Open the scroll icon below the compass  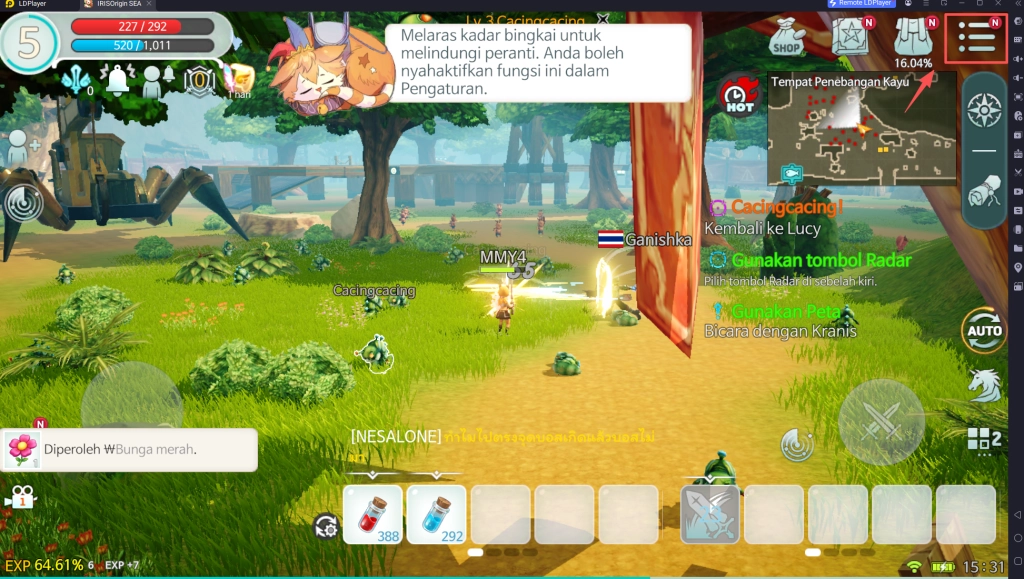(x=984, y=192)
